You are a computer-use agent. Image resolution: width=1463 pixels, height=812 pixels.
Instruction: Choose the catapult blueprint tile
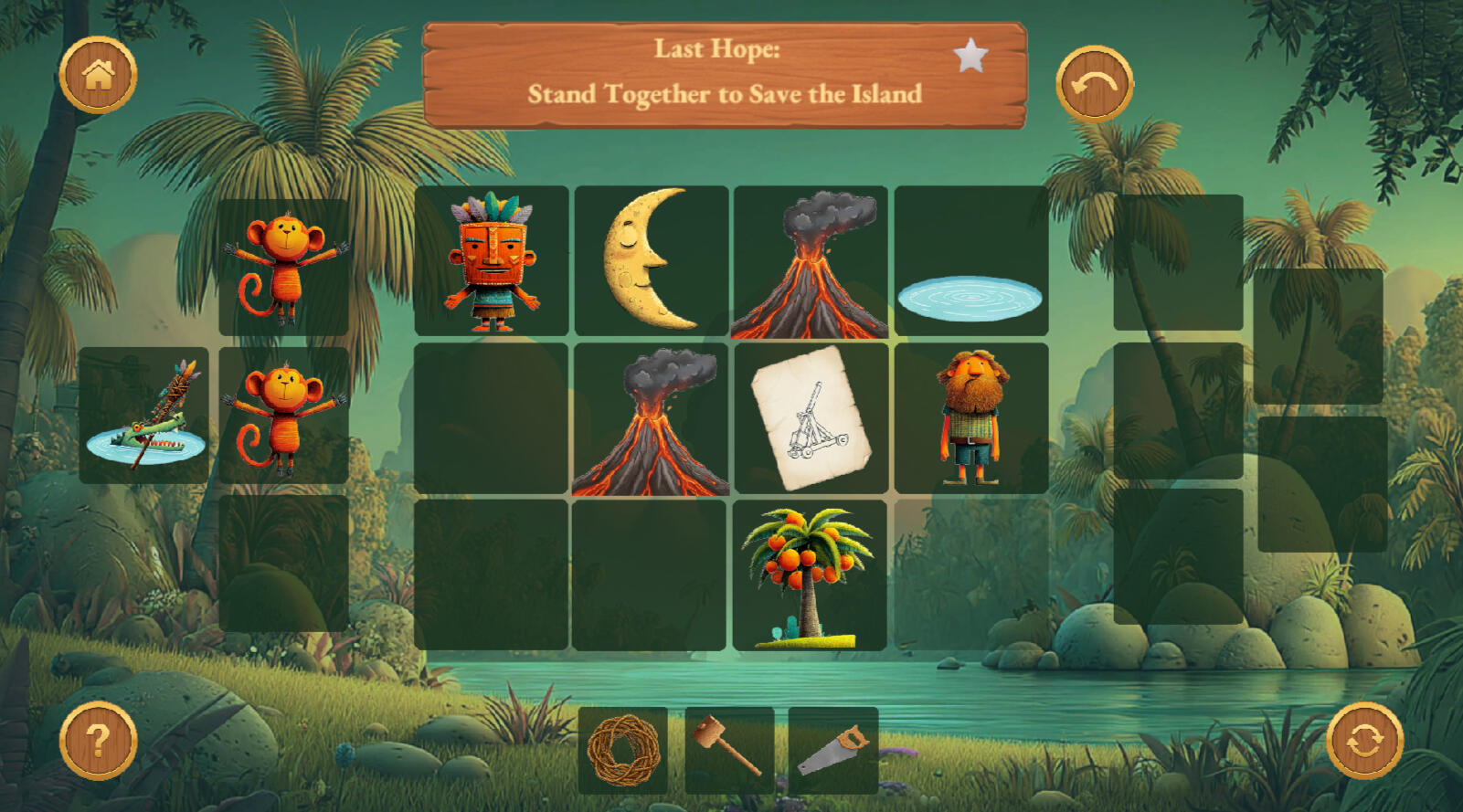pyautogui.click(x=810, y=418)
